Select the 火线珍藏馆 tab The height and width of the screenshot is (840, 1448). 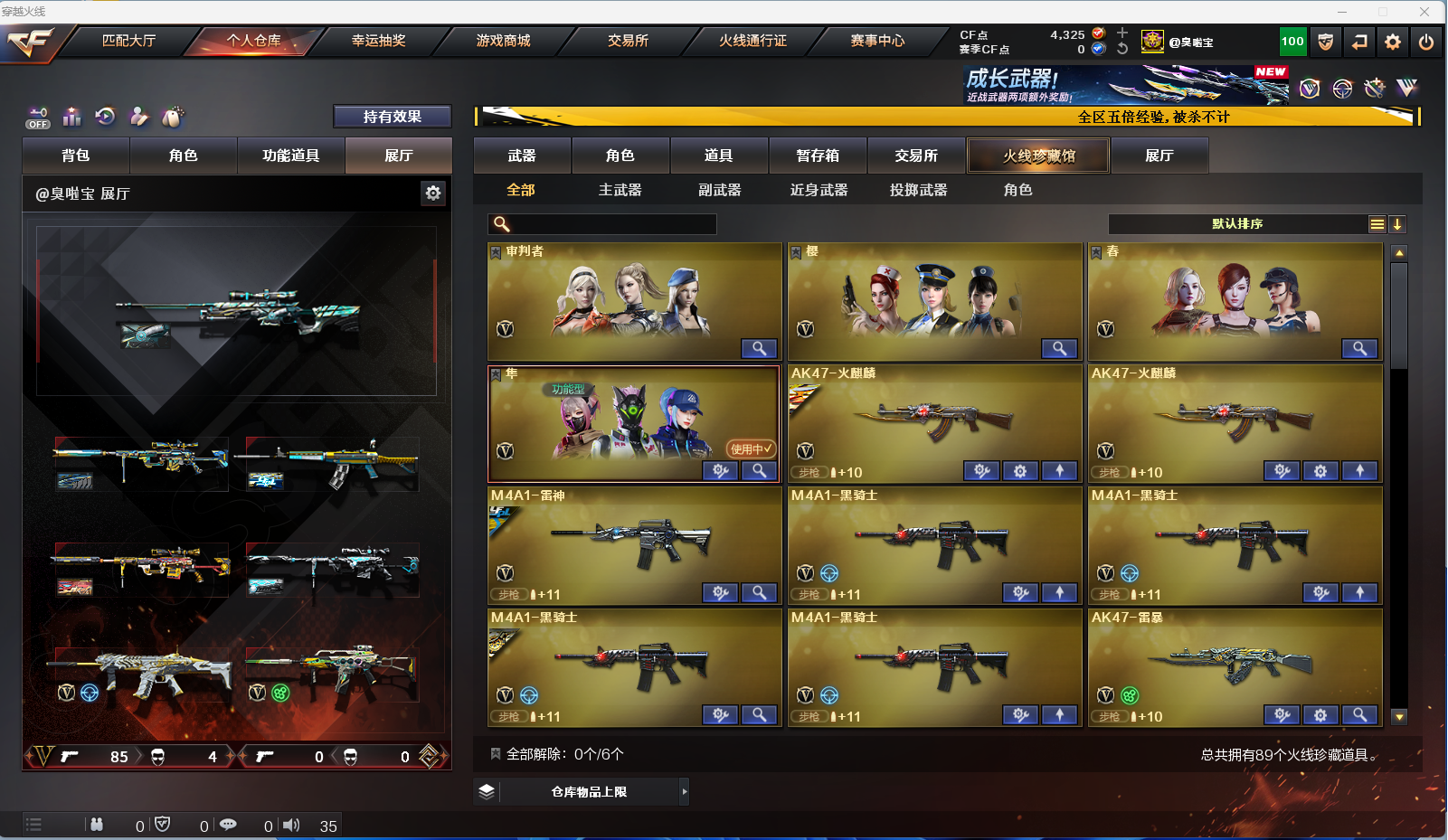[1038, 156]
